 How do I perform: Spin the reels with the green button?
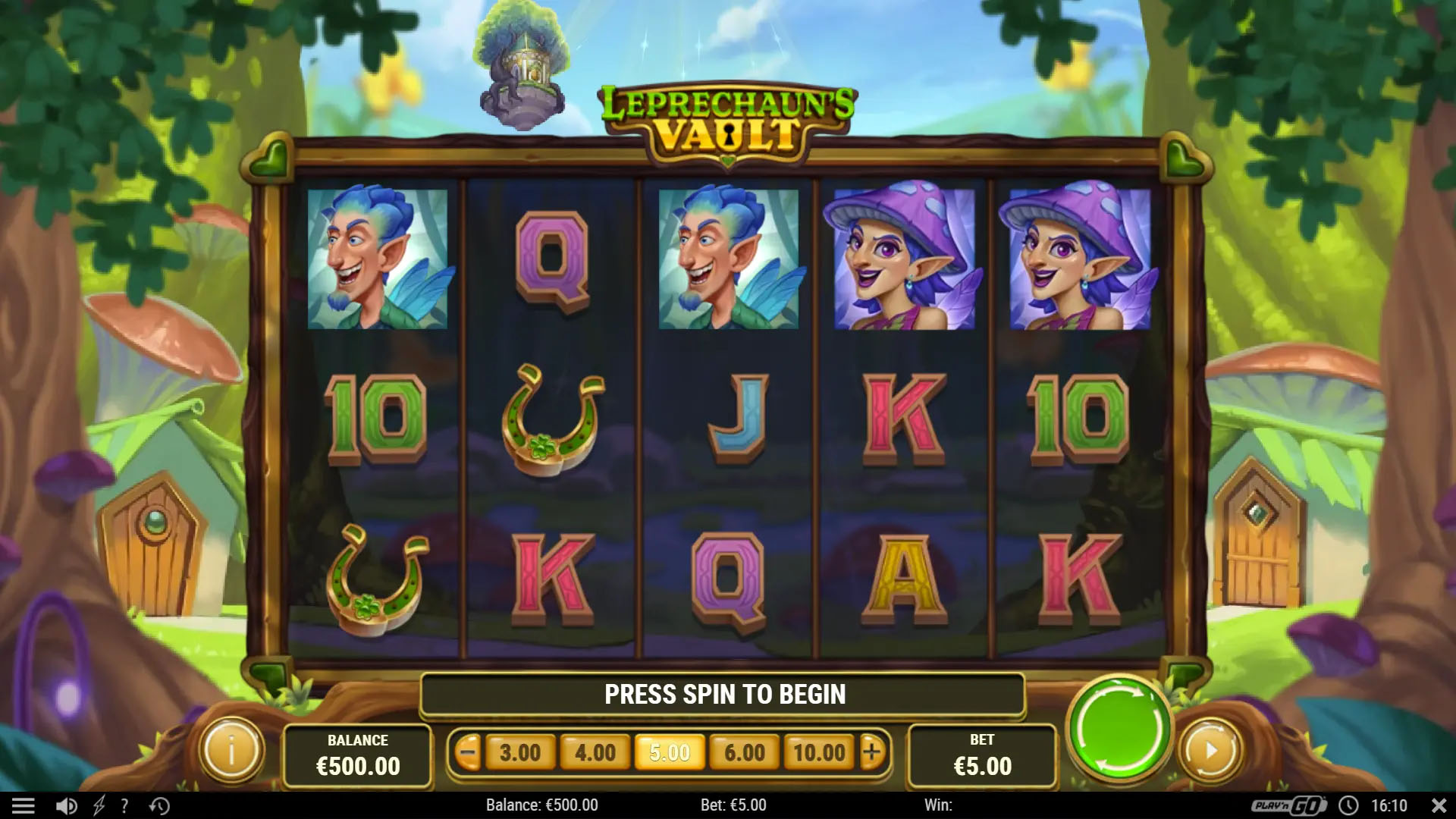pos(1119,731)
